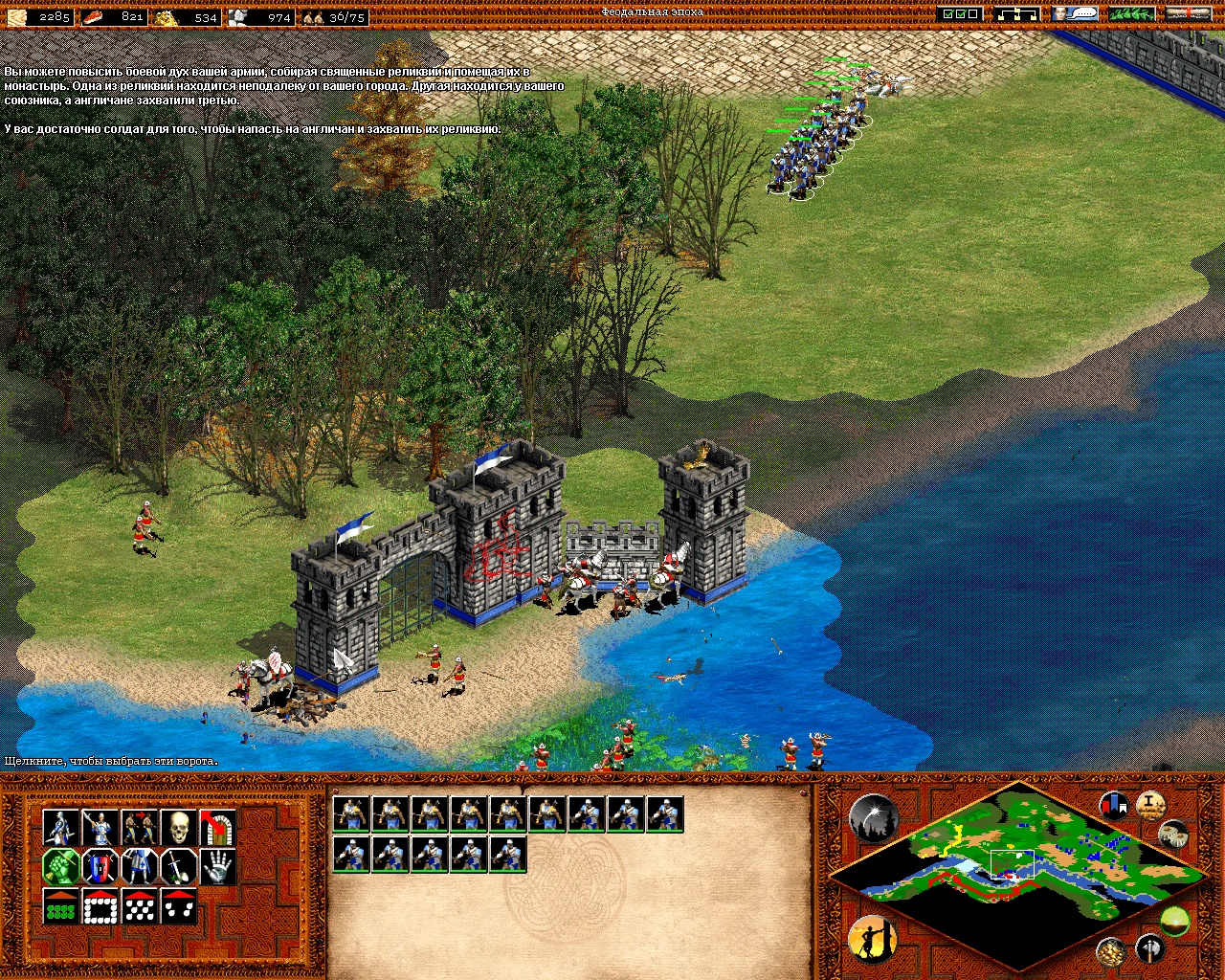Open the chat dialog button
The image size is (1225, 980).
pyautogui.click(x=1074, y=14)
